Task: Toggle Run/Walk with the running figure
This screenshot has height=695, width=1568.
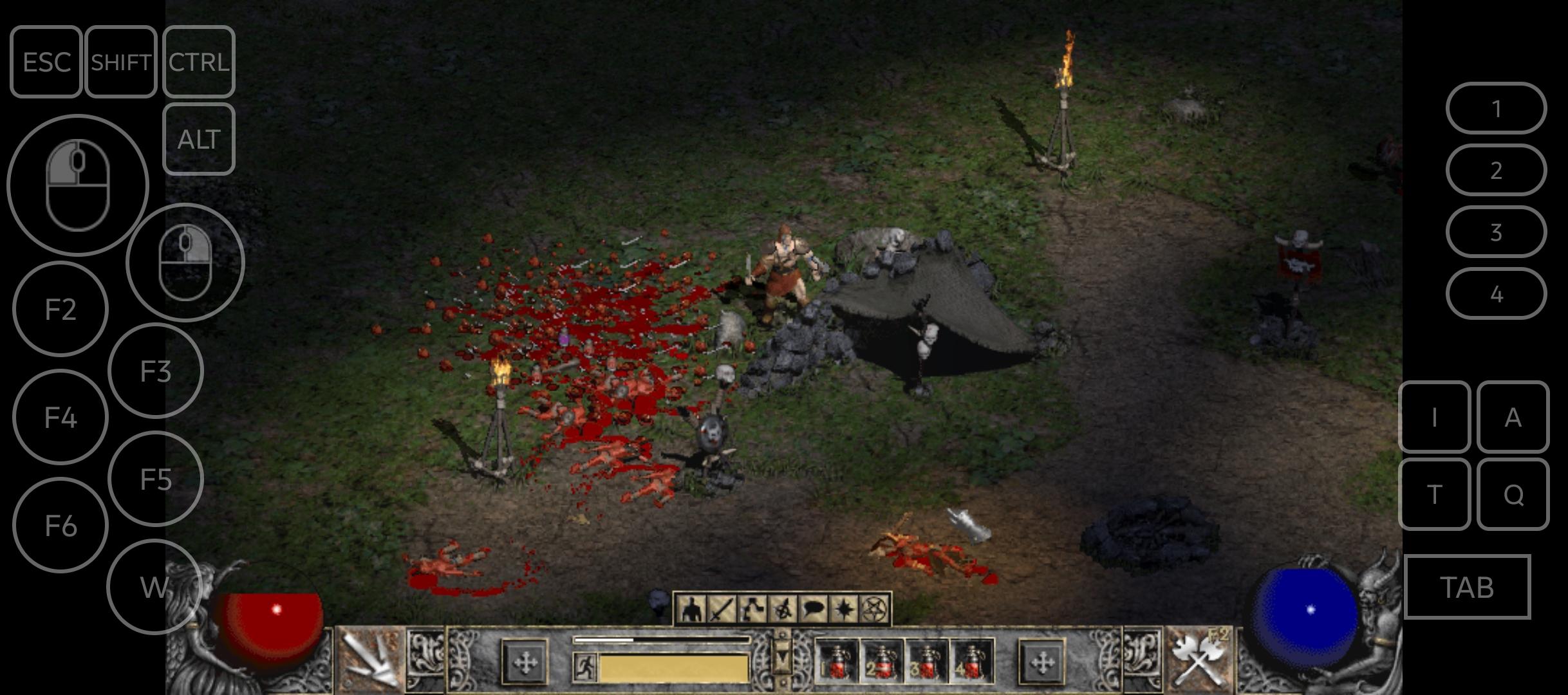Action: coord(585,665)
